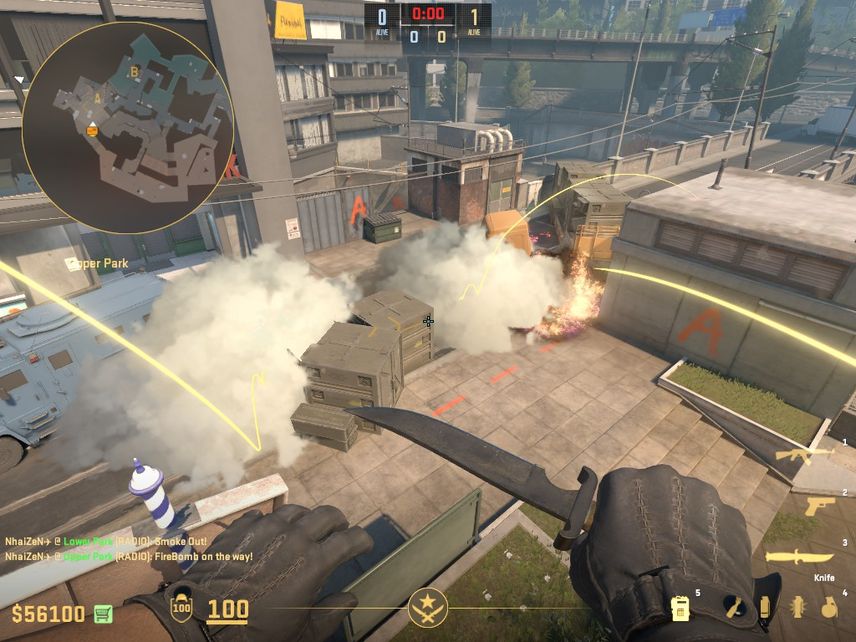Pick the smoke grenade icon

765,607
